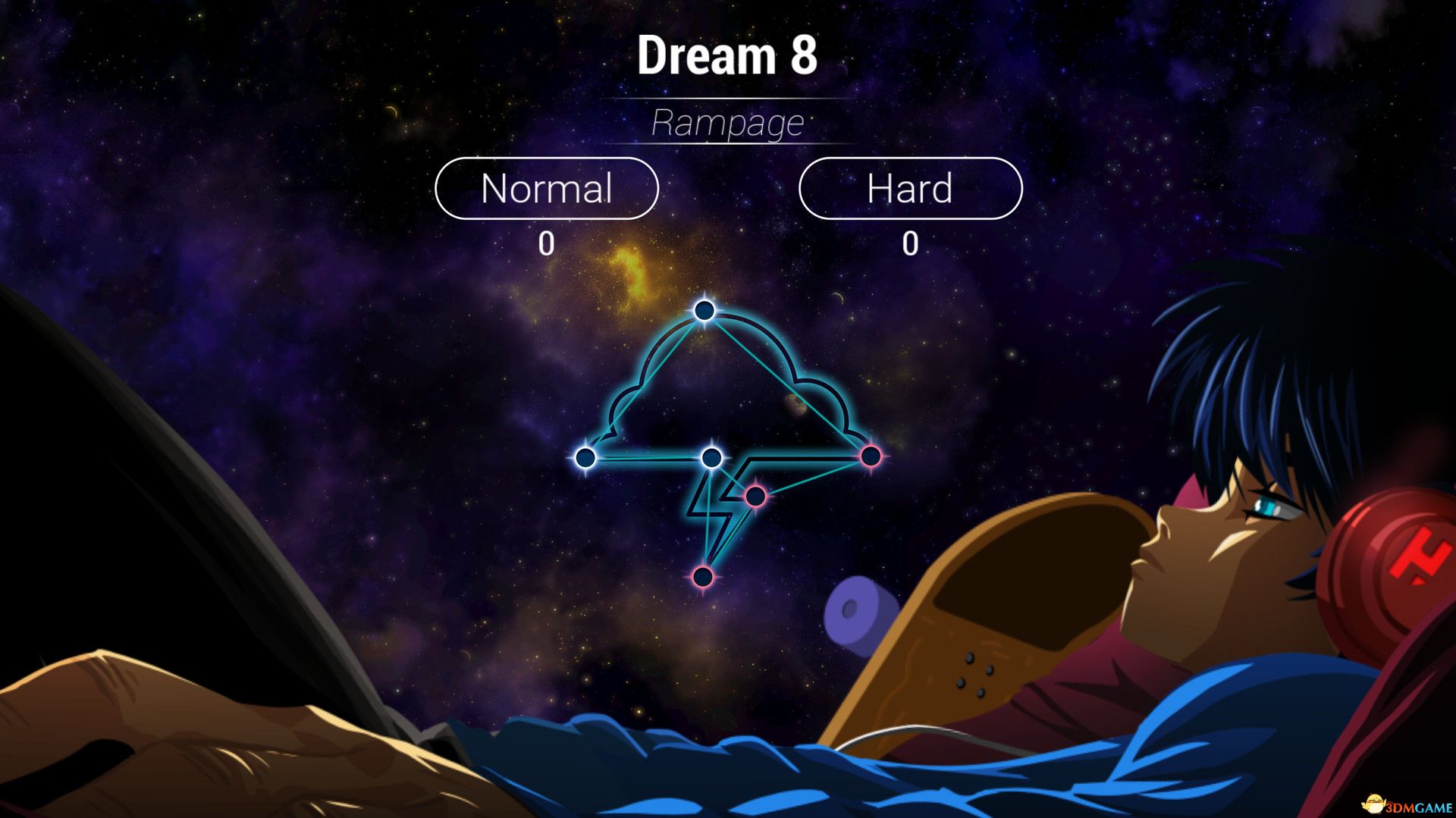This screenshot has width=1456, height=818.
Task: Select the center star node inside the cloud
Action: 711,456
